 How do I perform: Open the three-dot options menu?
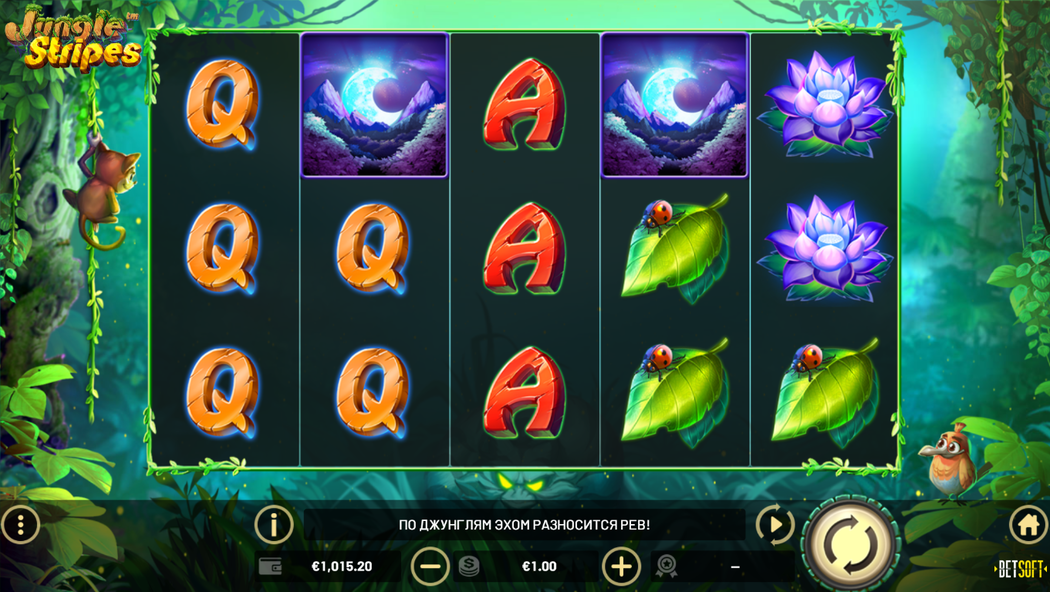tap(20, 525)
